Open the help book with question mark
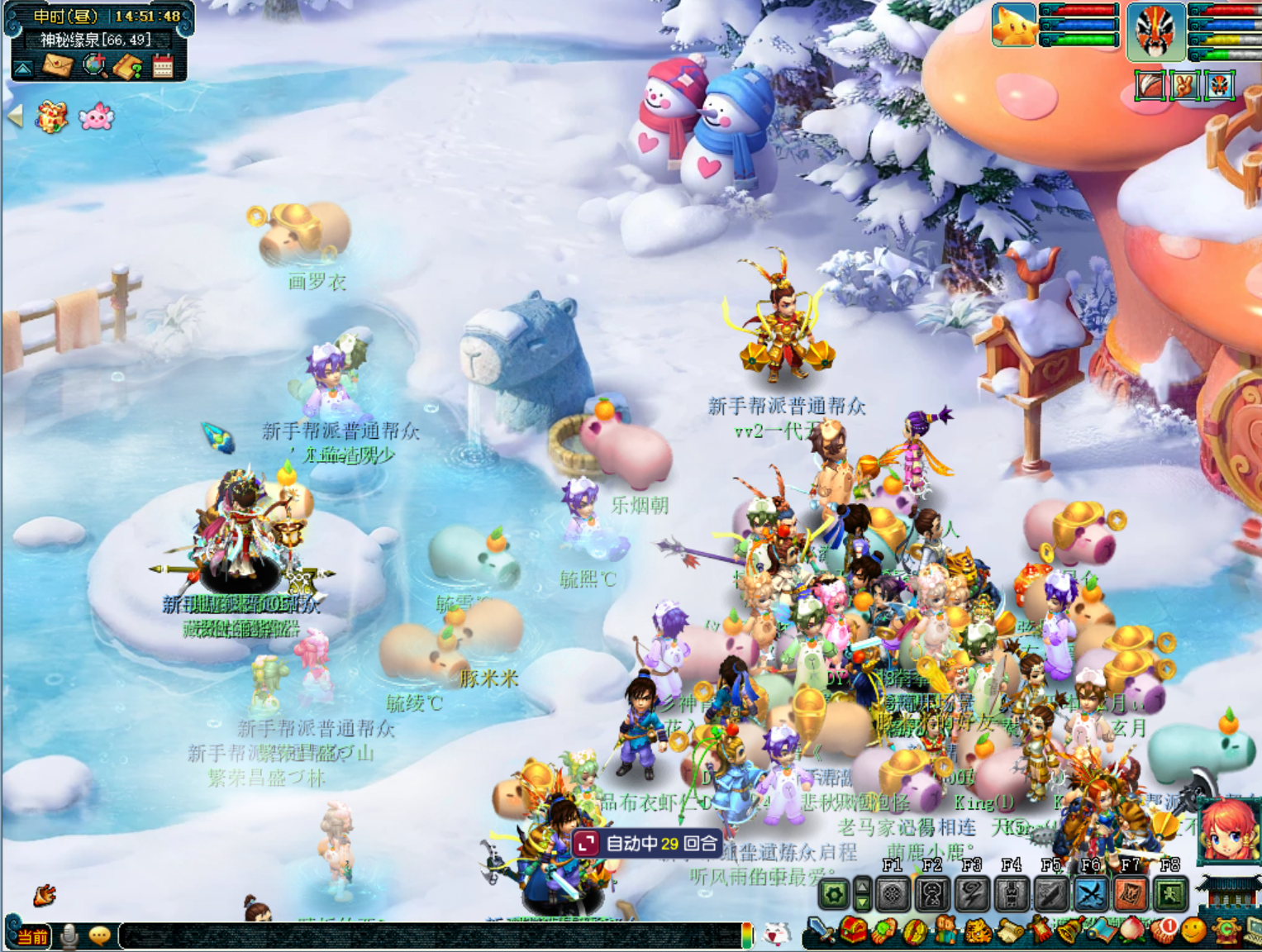 (x=128, y=65)
